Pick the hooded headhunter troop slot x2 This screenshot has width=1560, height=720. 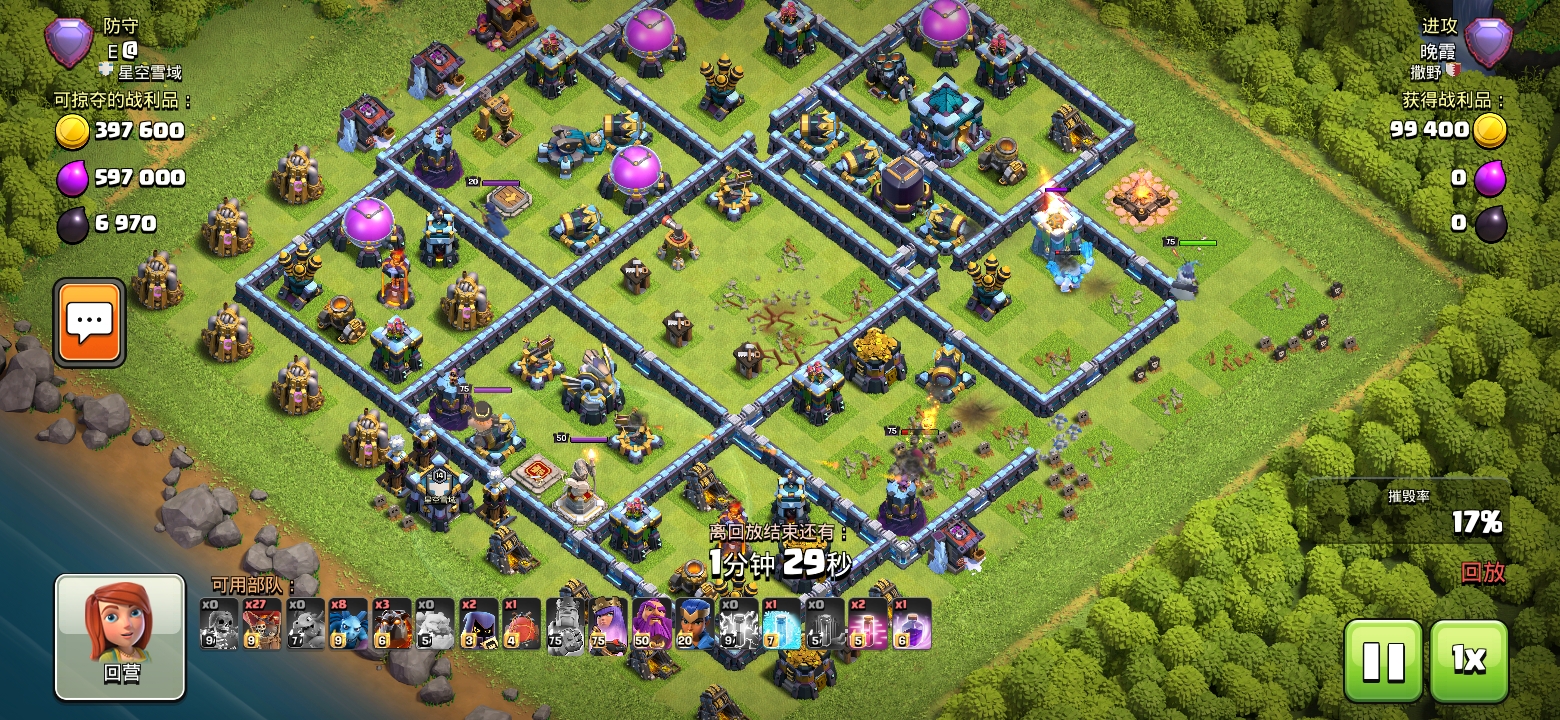point(478,624)
